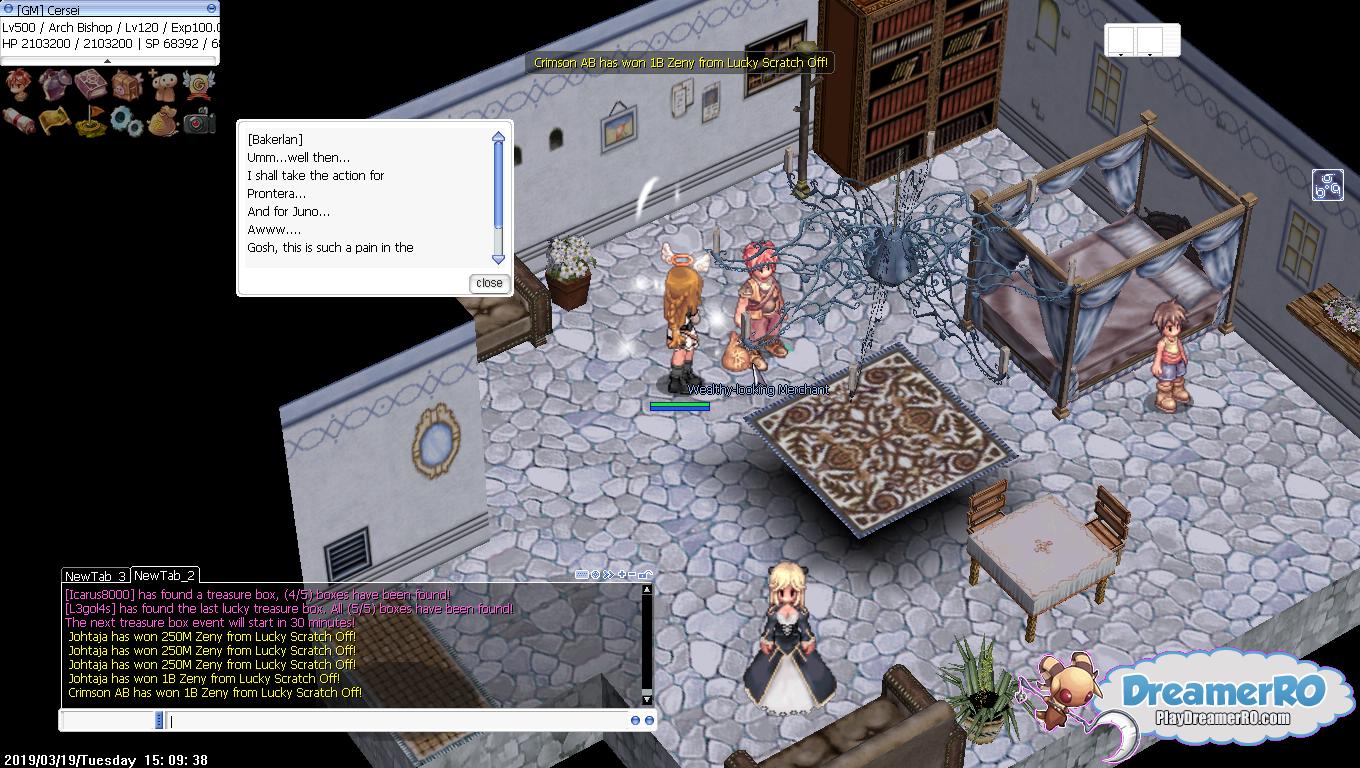
Task: Open the skill book icon
Action: 91,86
